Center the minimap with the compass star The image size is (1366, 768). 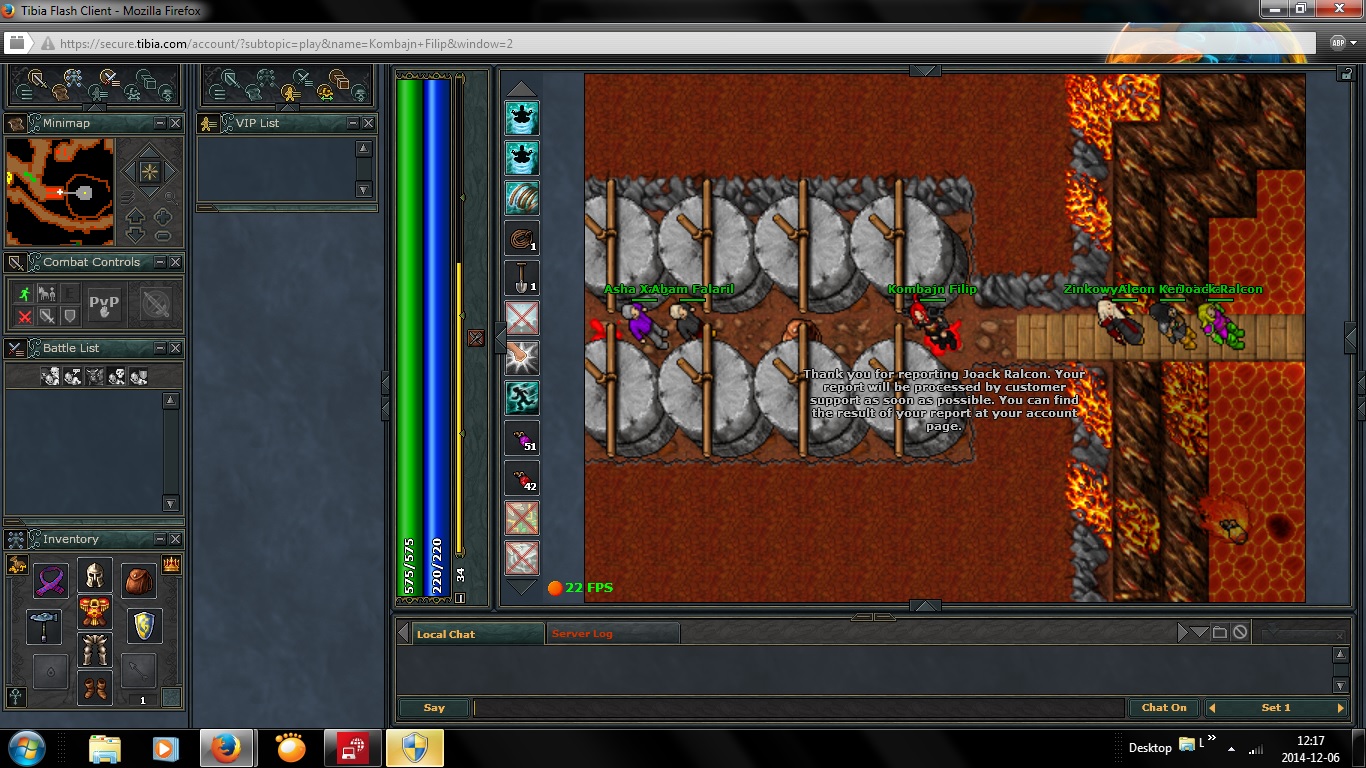(x=149, y=171)
